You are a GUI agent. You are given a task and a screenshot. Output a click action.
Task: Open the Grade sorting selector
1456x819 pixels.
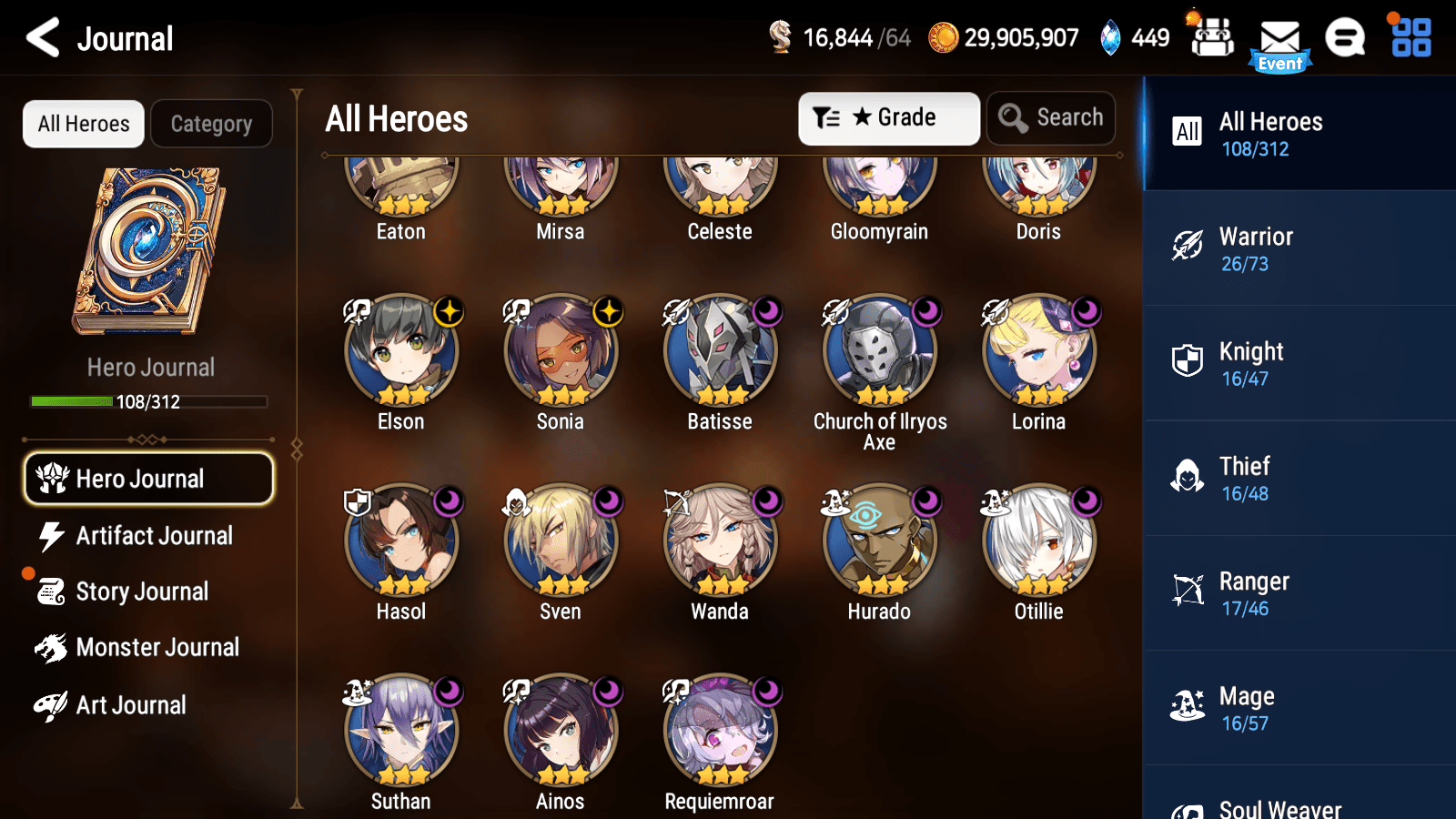[888, 117]
